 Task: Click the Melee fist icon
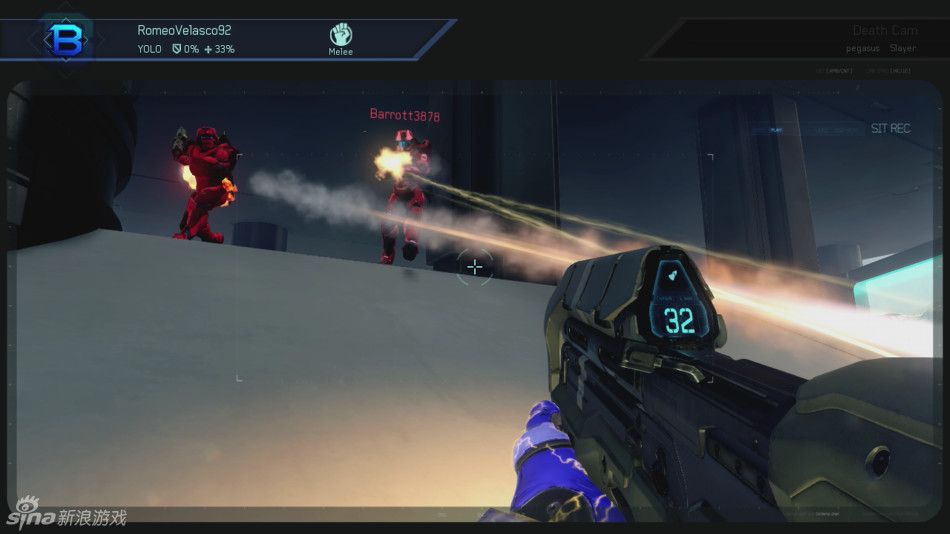pos(341,35)
